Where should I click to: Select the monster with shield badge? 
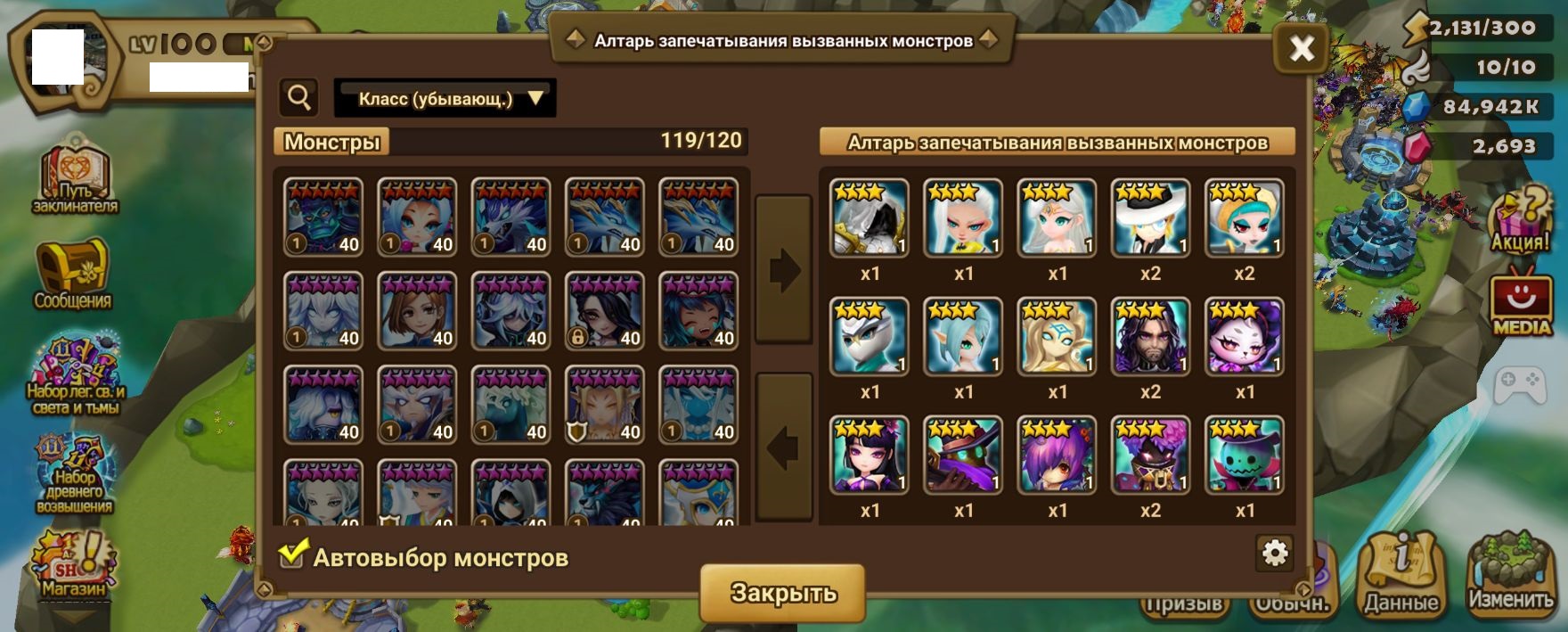pyautogui.click(x=604, y=405)
